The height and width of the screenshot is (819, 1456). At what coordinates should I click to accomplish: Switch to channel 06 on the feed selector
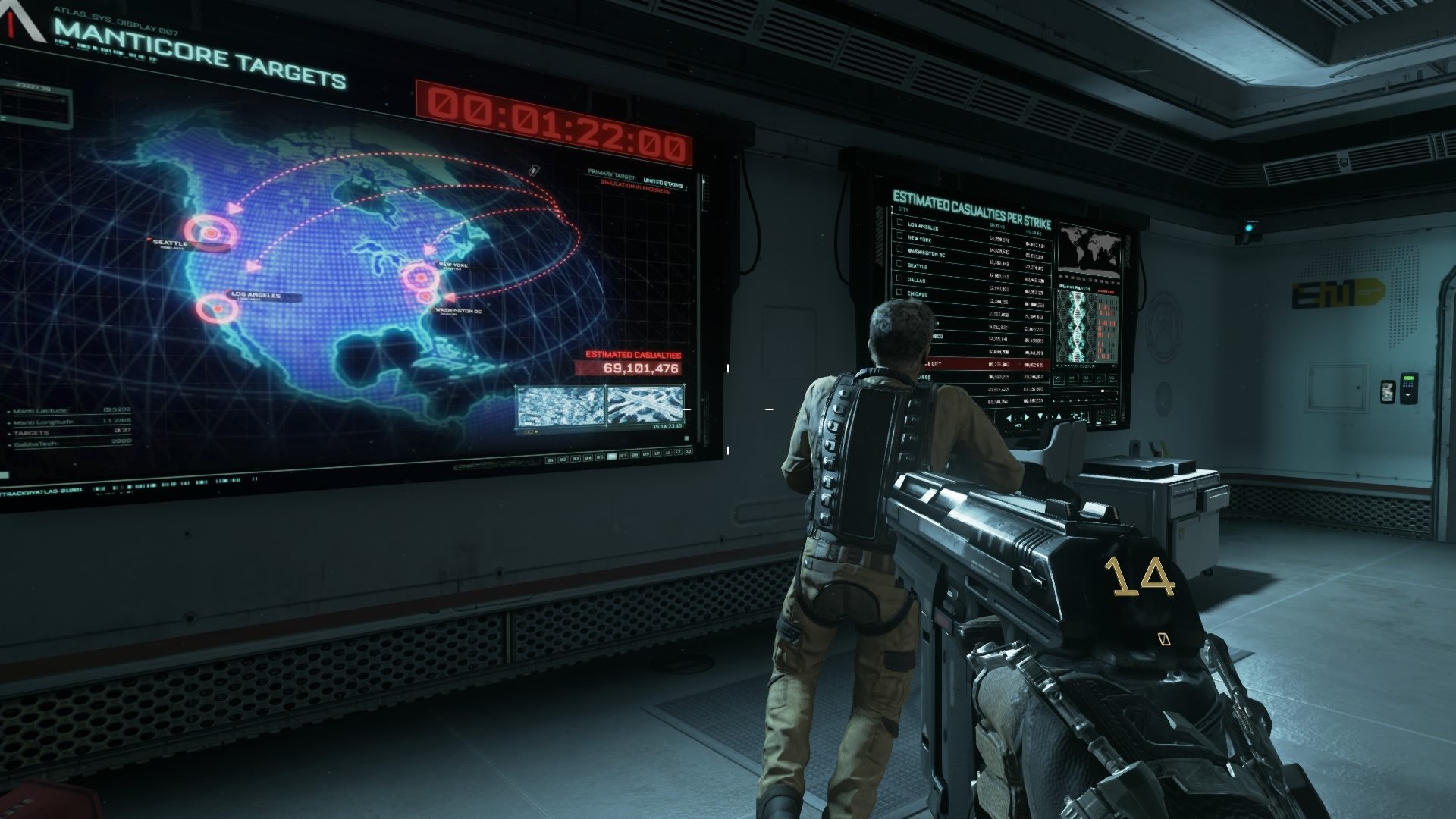coord(611,457)
